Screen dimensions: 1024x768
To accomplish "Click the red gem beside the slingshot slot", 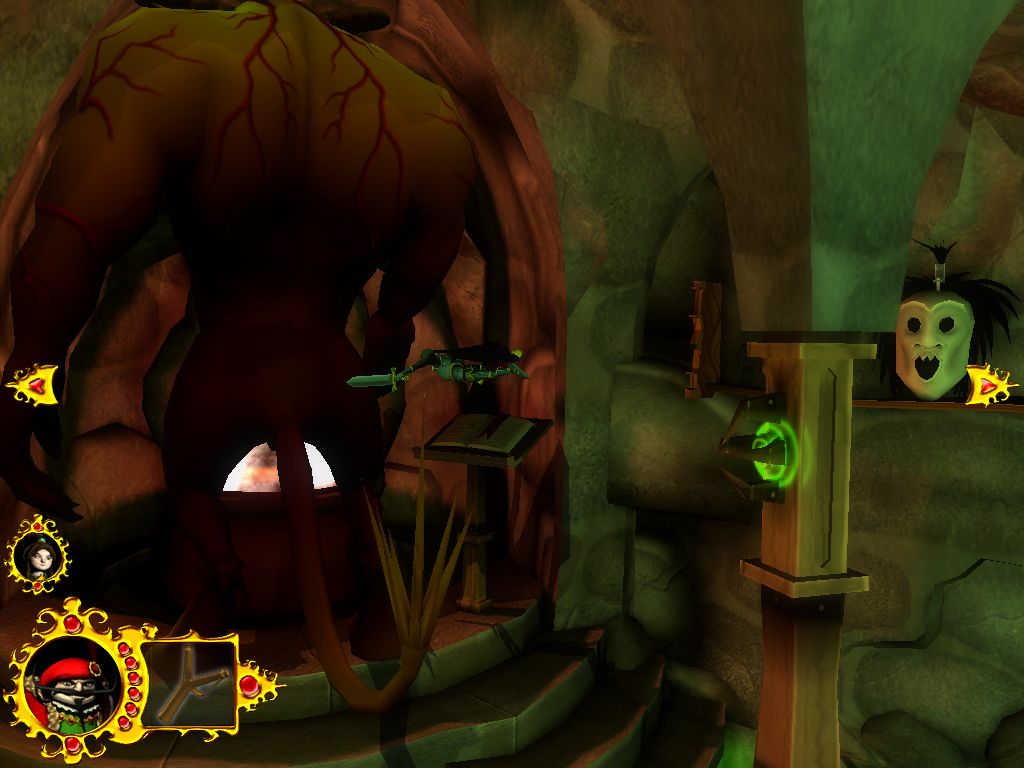I will tap(250, 684).
